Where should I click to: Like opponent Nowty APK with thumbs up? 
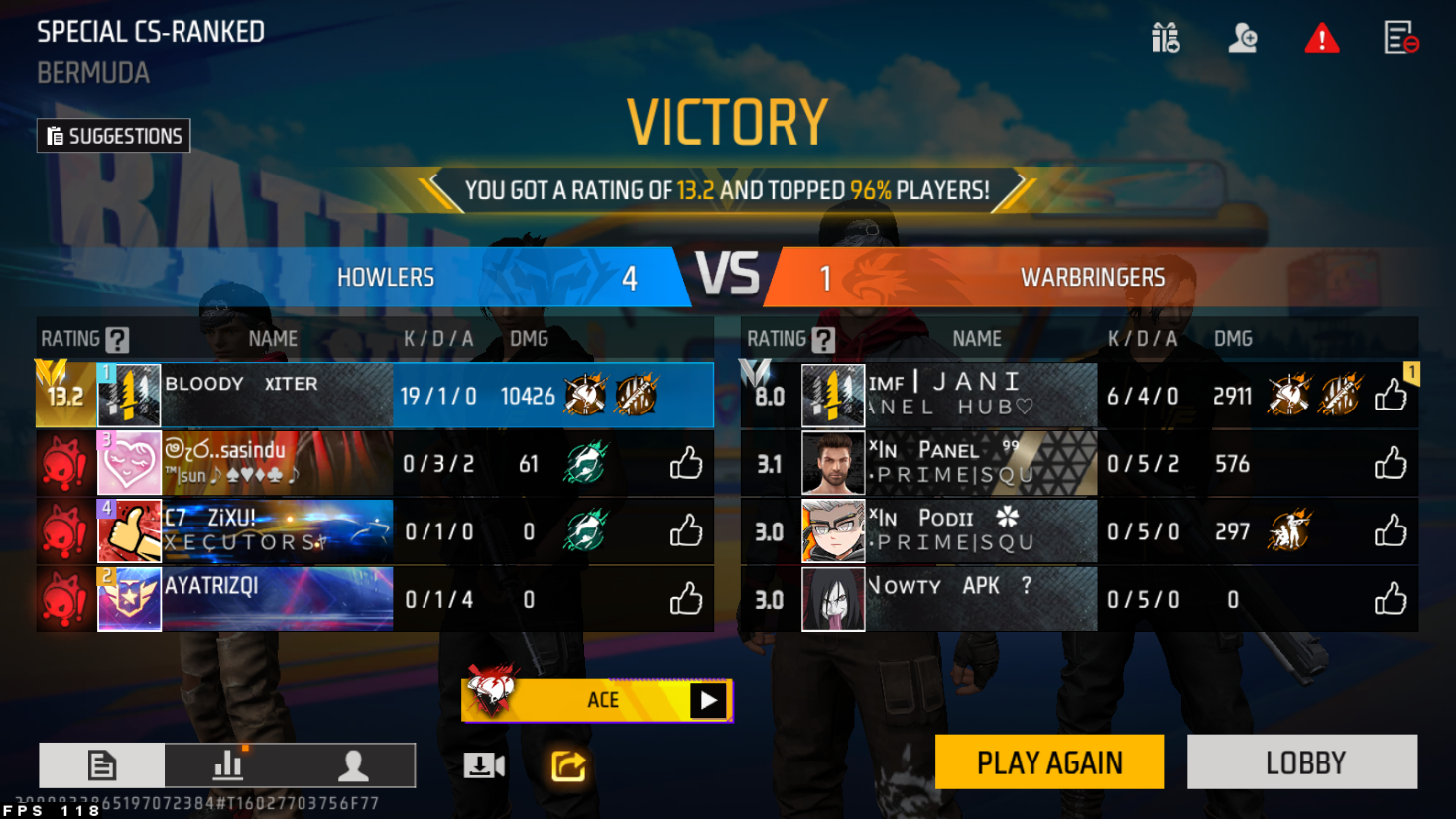click(x=1391, y=599)
